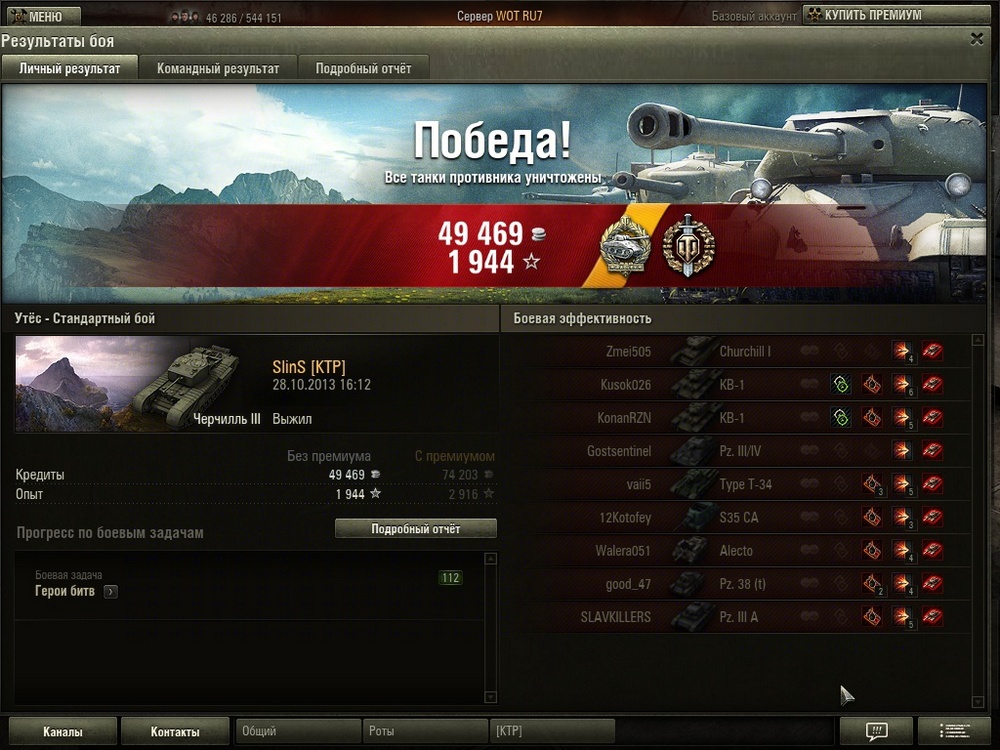Open the [KTP] clan chat channel
Viewport: 1000px width, 750px height.
(552, 732)
